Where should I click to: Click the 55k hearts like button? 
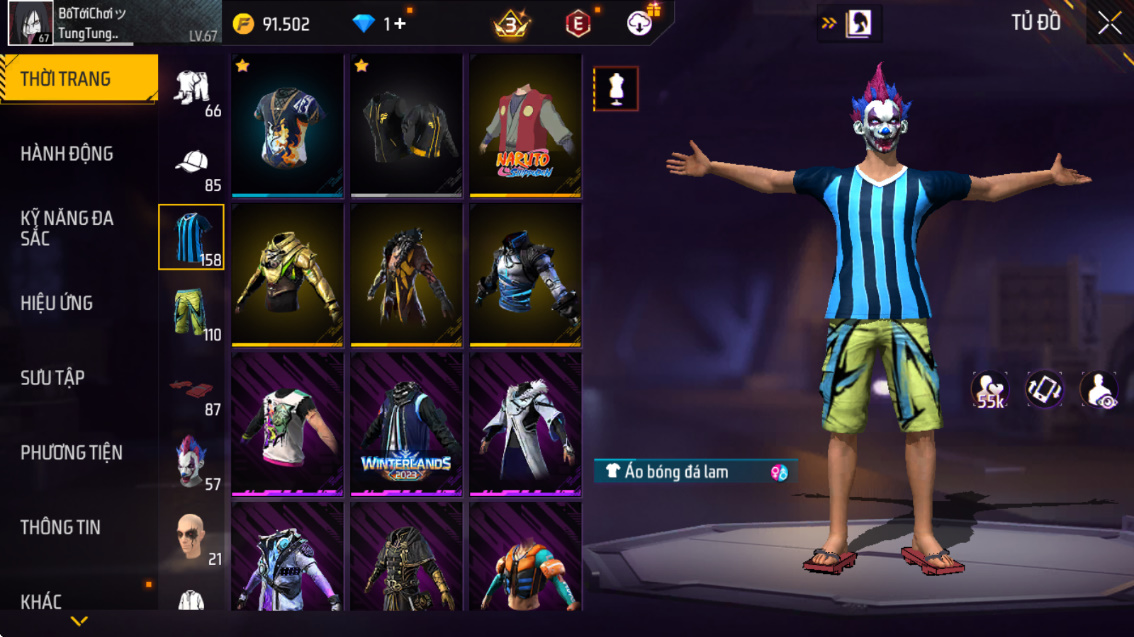tap(990, 390)
